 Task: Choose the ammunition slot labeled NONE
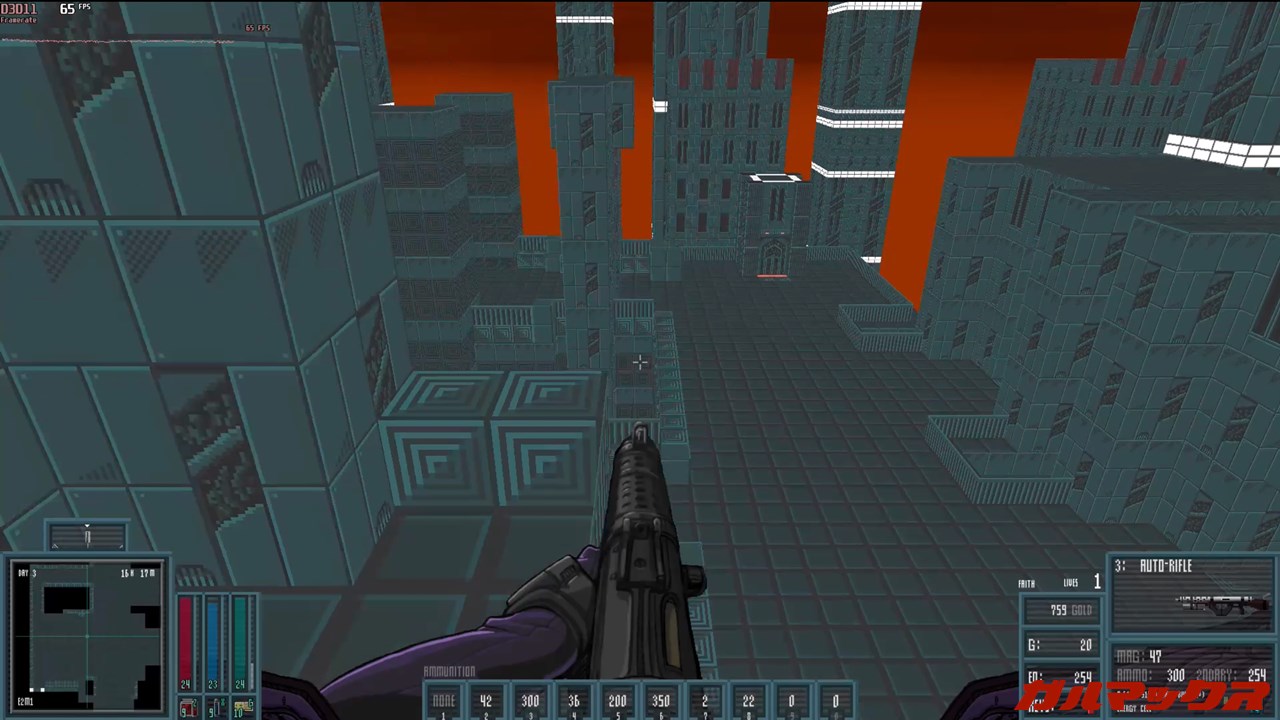[443, 702]
